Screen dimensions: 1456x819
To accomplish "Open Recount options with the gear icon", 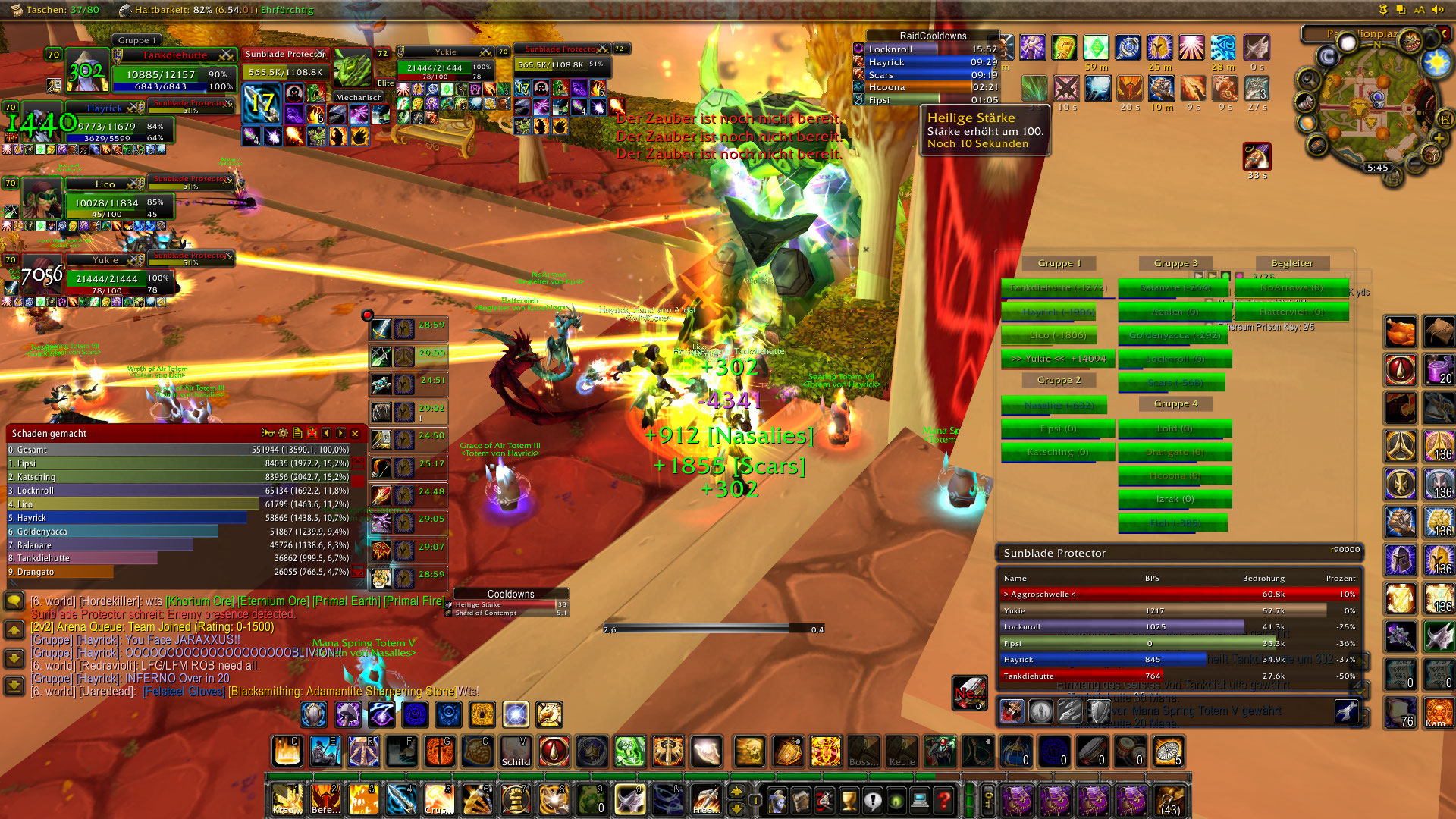I will [x=283, y=434].
